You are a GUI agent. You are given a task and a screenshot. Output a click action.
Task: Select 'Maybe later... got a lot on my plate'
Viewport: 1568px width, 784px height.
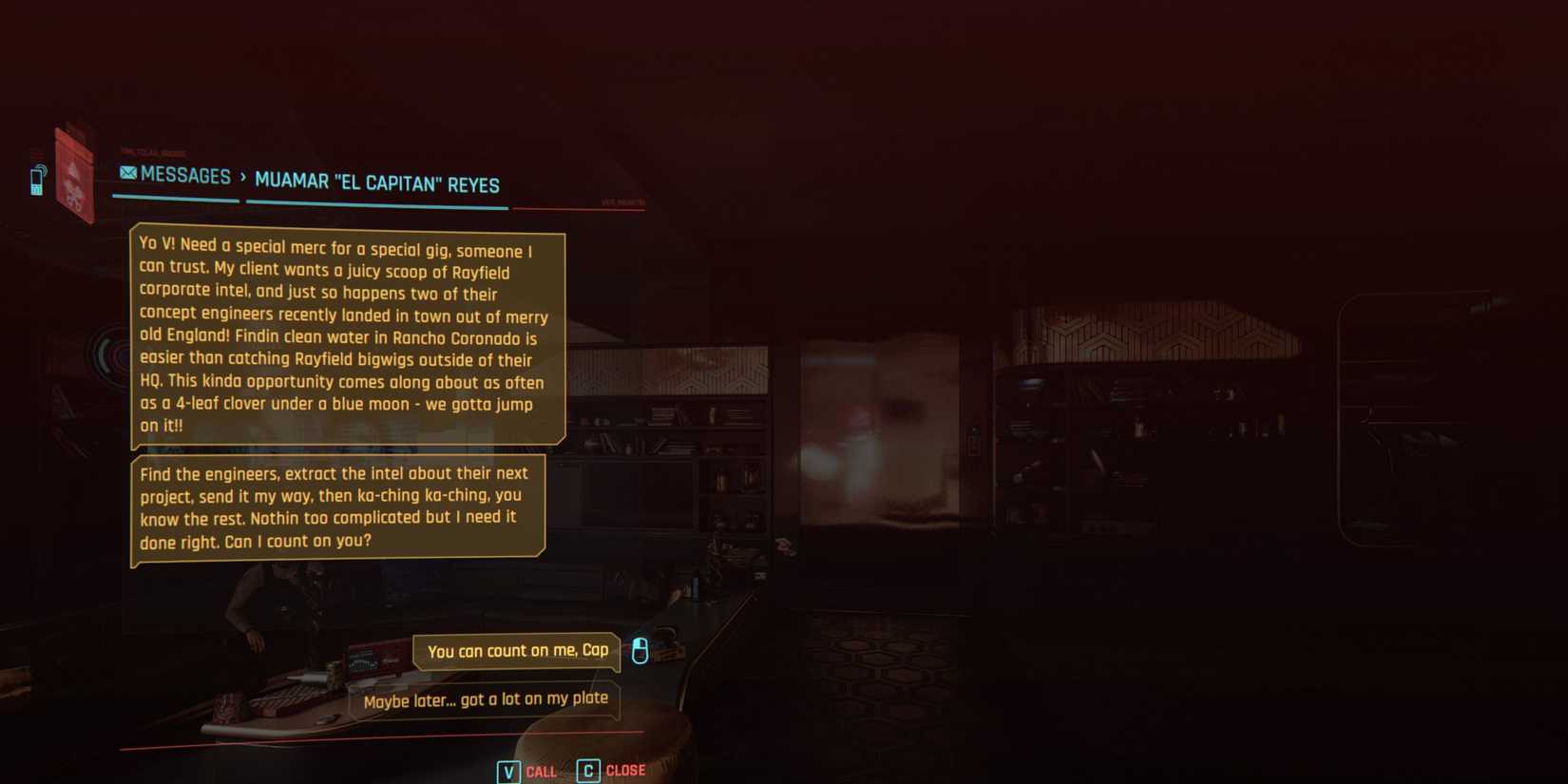click(x=485, y=699)
